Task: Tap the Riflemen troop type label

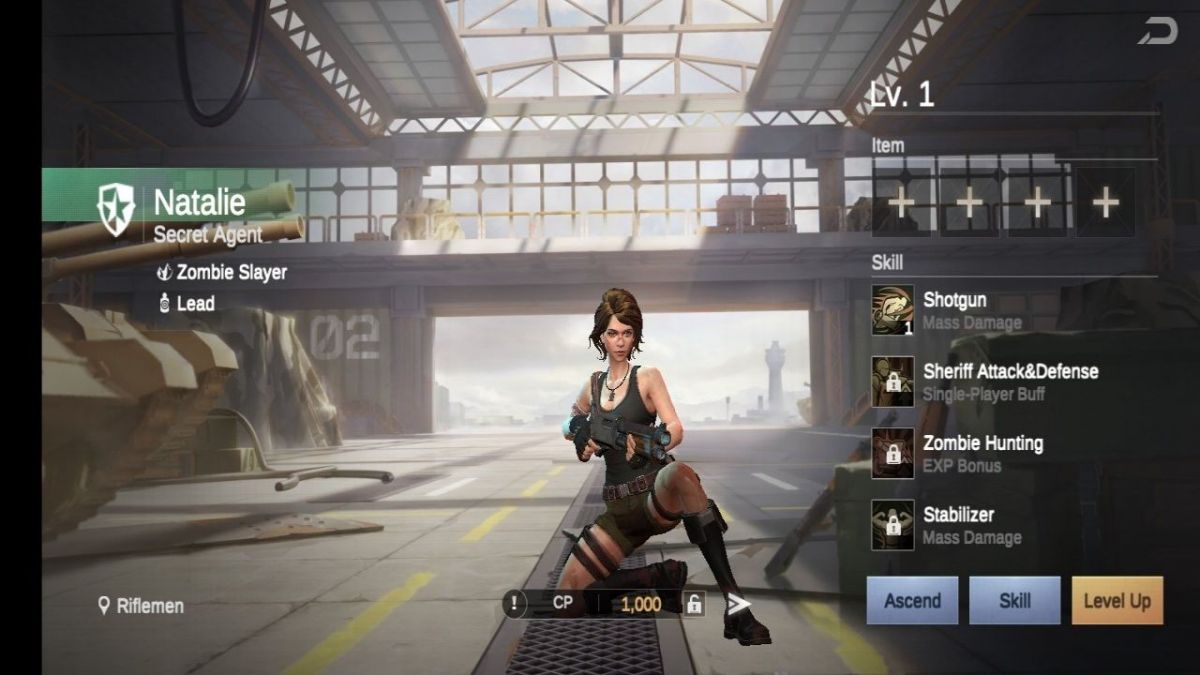Action: (x=141, y=606)
